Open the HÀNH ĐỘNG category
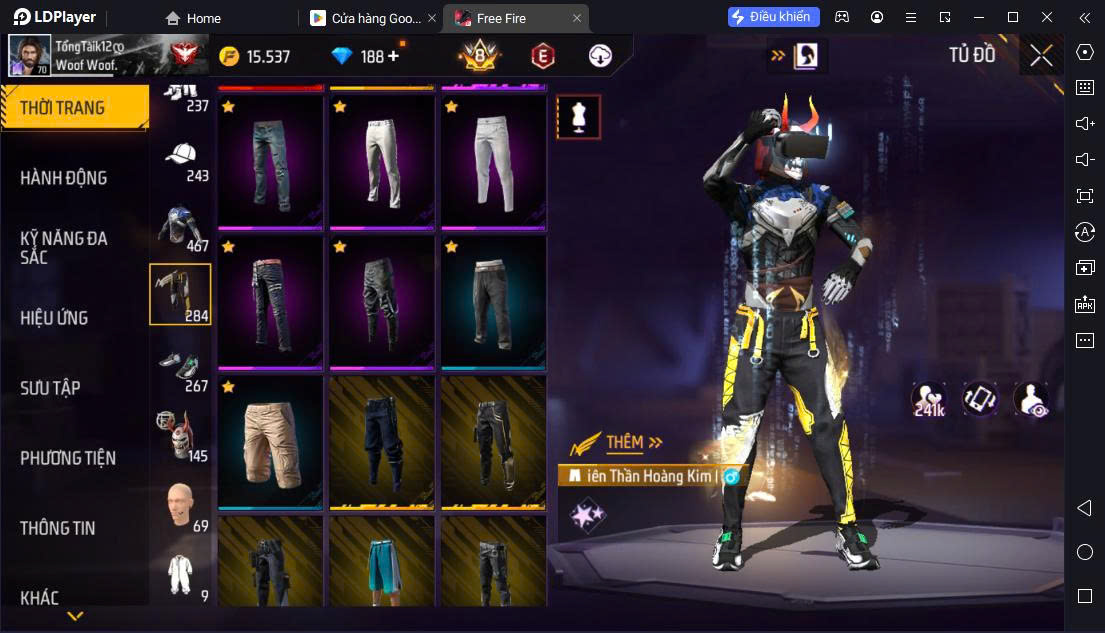Viewport: 1105px width, 633px height. [64, 178]
